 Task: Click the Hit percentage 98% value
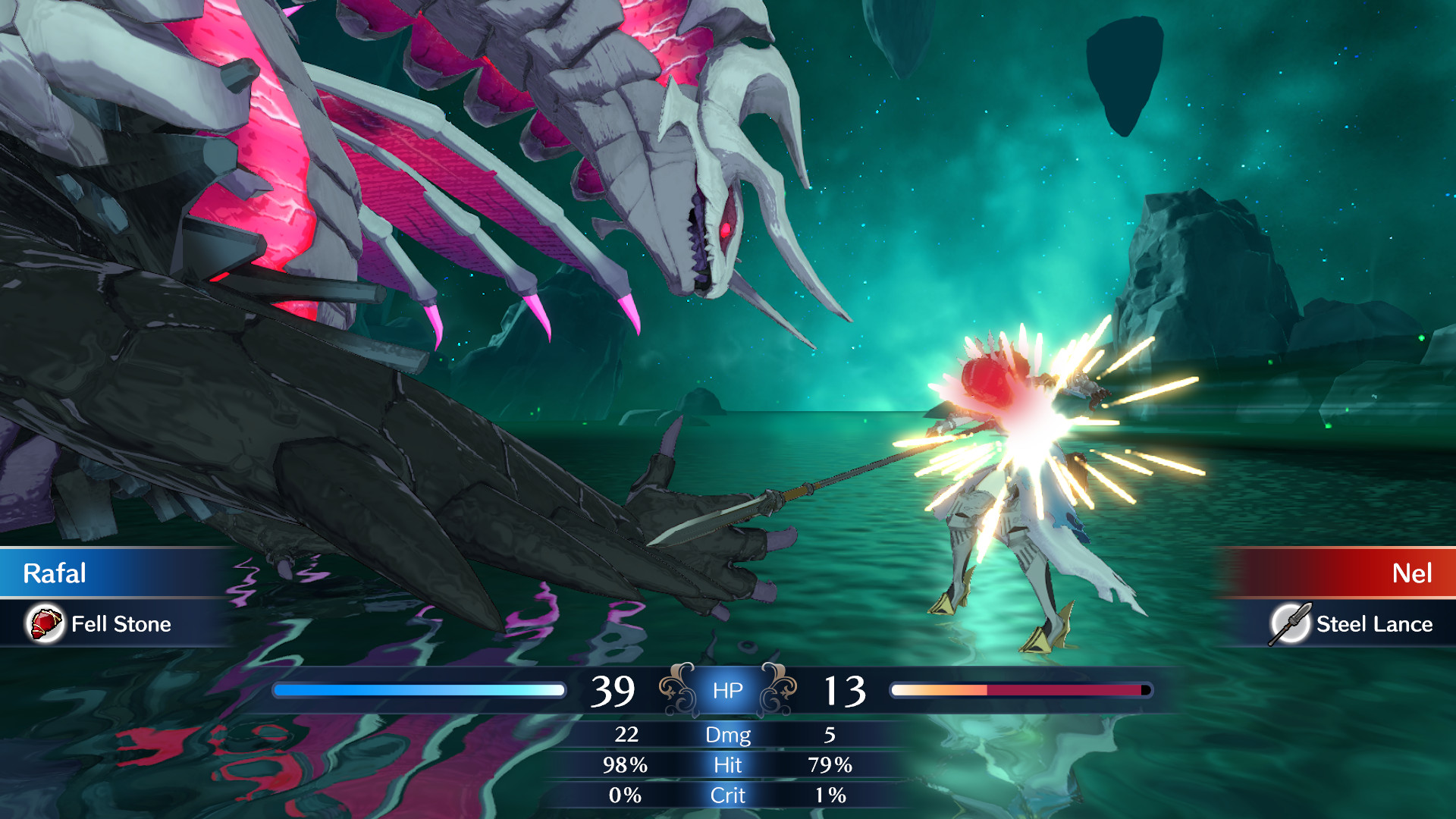(626, 765)
